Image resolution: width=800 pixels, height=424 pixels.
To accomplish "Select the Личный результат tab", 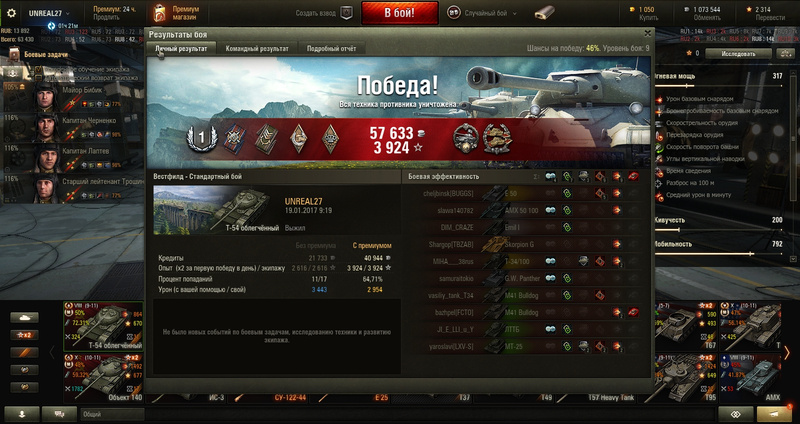I will coord(181,48).
